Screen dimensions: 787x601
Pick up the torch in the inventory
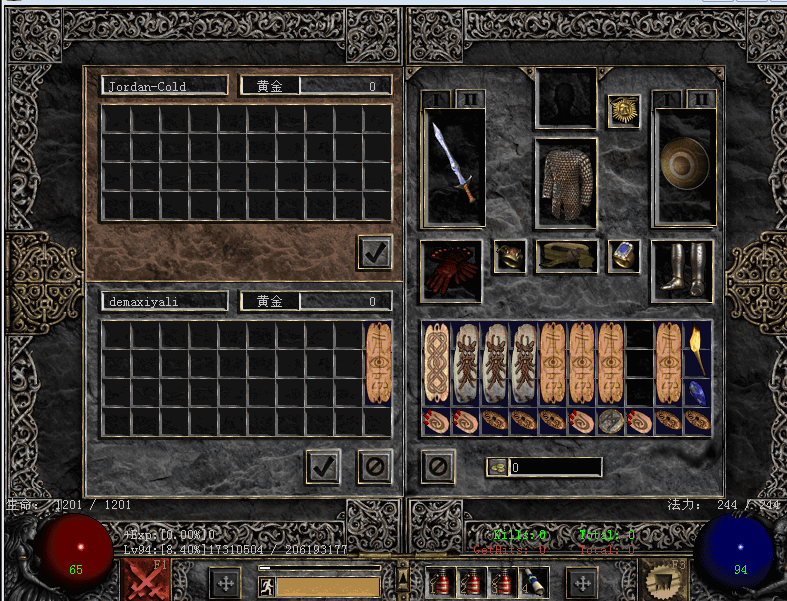point(697,349)
